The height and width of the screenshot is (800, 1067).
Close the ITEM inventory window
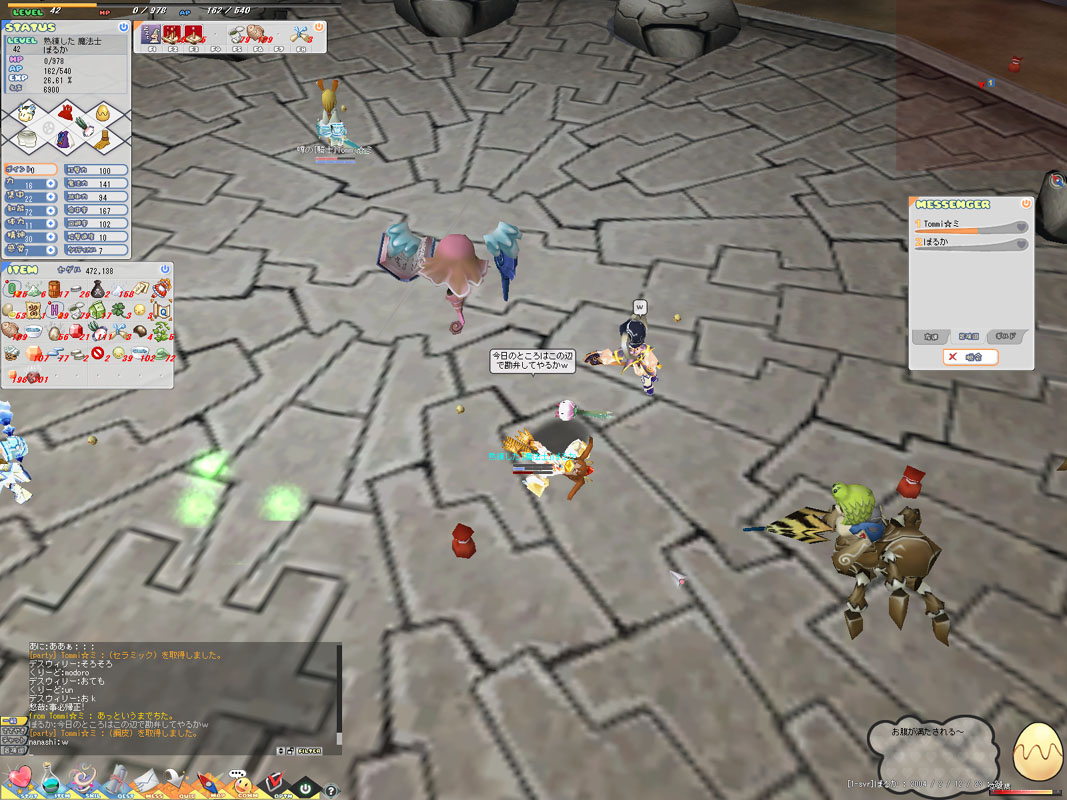coord(165,269)
